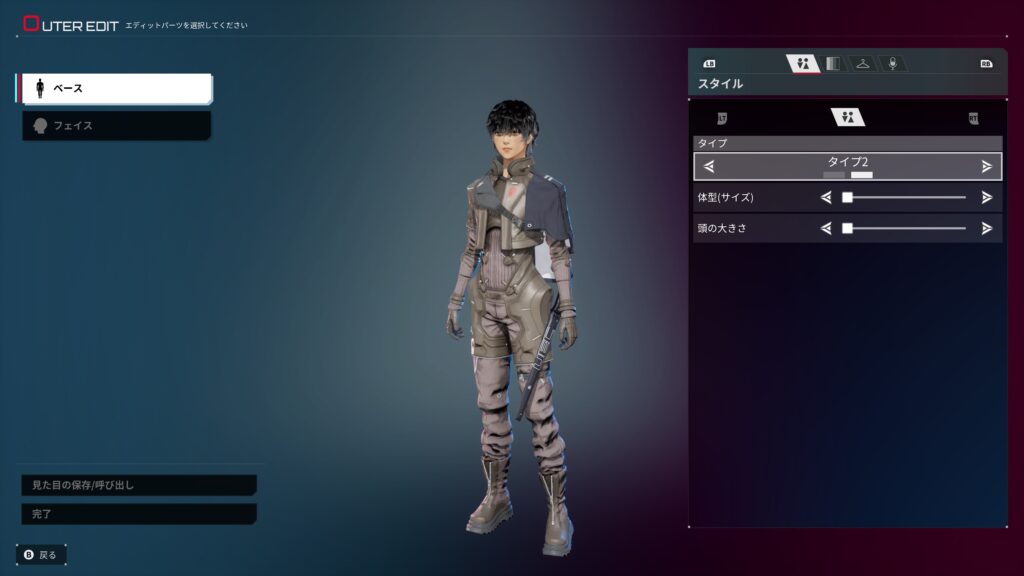Decrease 体型(サイズ) body size with left arrow

click(826, 198)
